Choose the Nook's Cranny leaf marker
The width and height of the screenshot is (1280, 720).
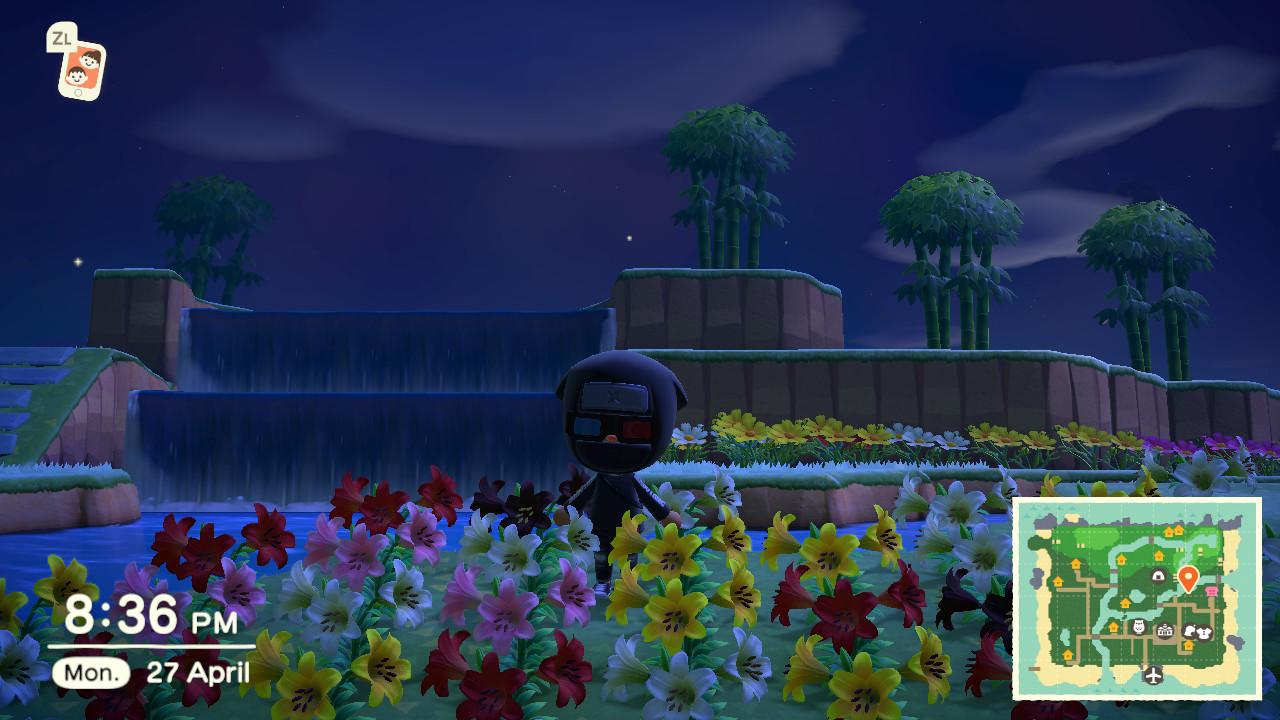pos(1187,631)
